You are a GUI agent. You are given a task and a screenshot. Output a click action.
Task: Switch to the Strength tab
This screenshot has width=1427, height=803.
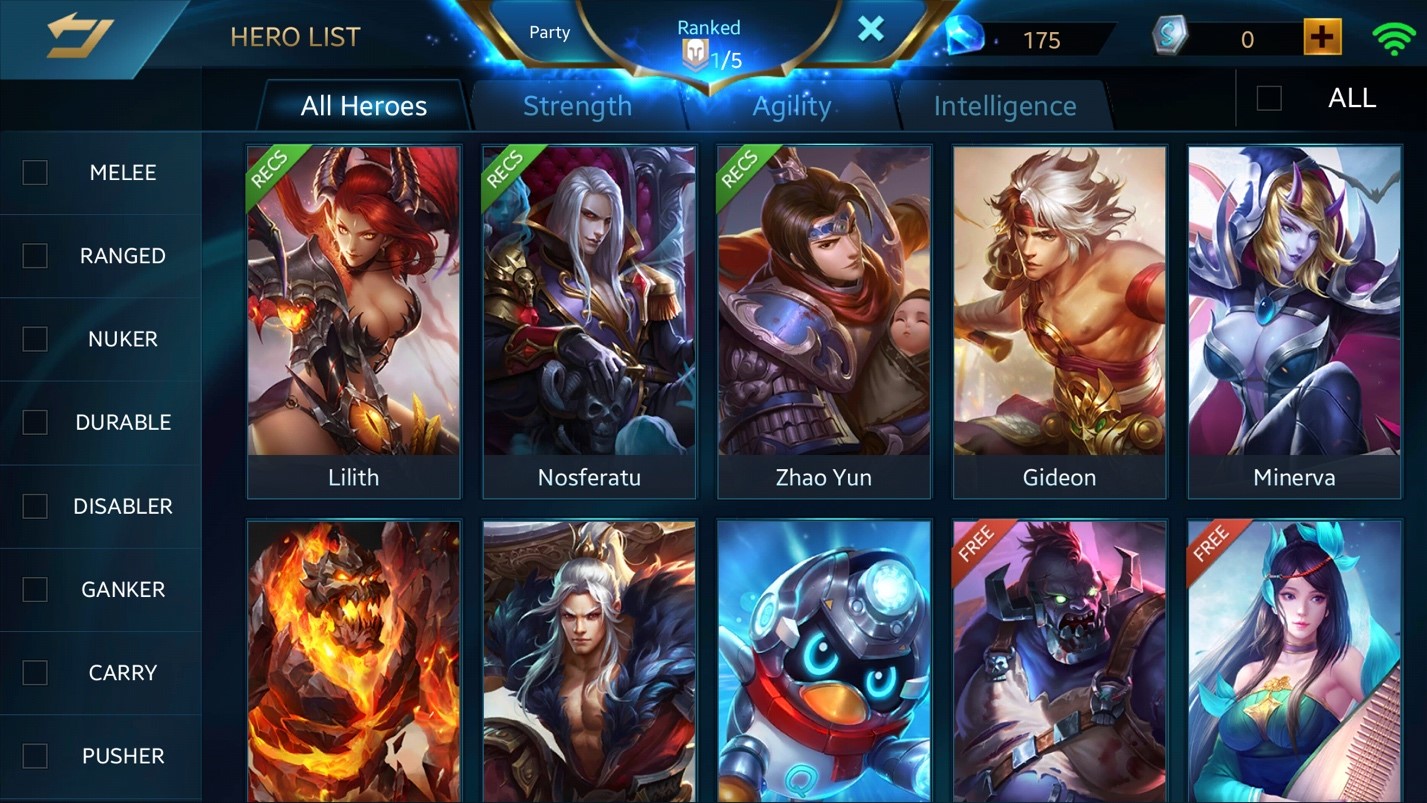577,106
